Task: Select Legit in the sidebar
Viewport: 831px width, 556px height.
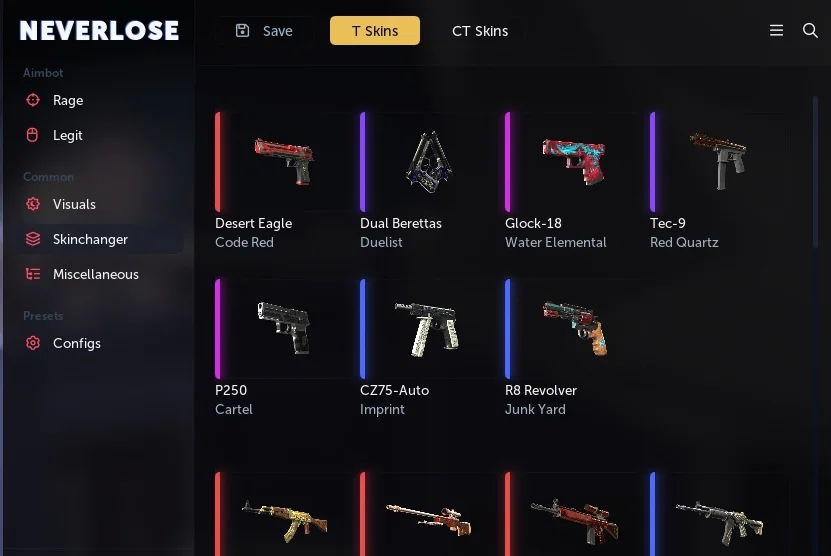Action: (67, 135)
